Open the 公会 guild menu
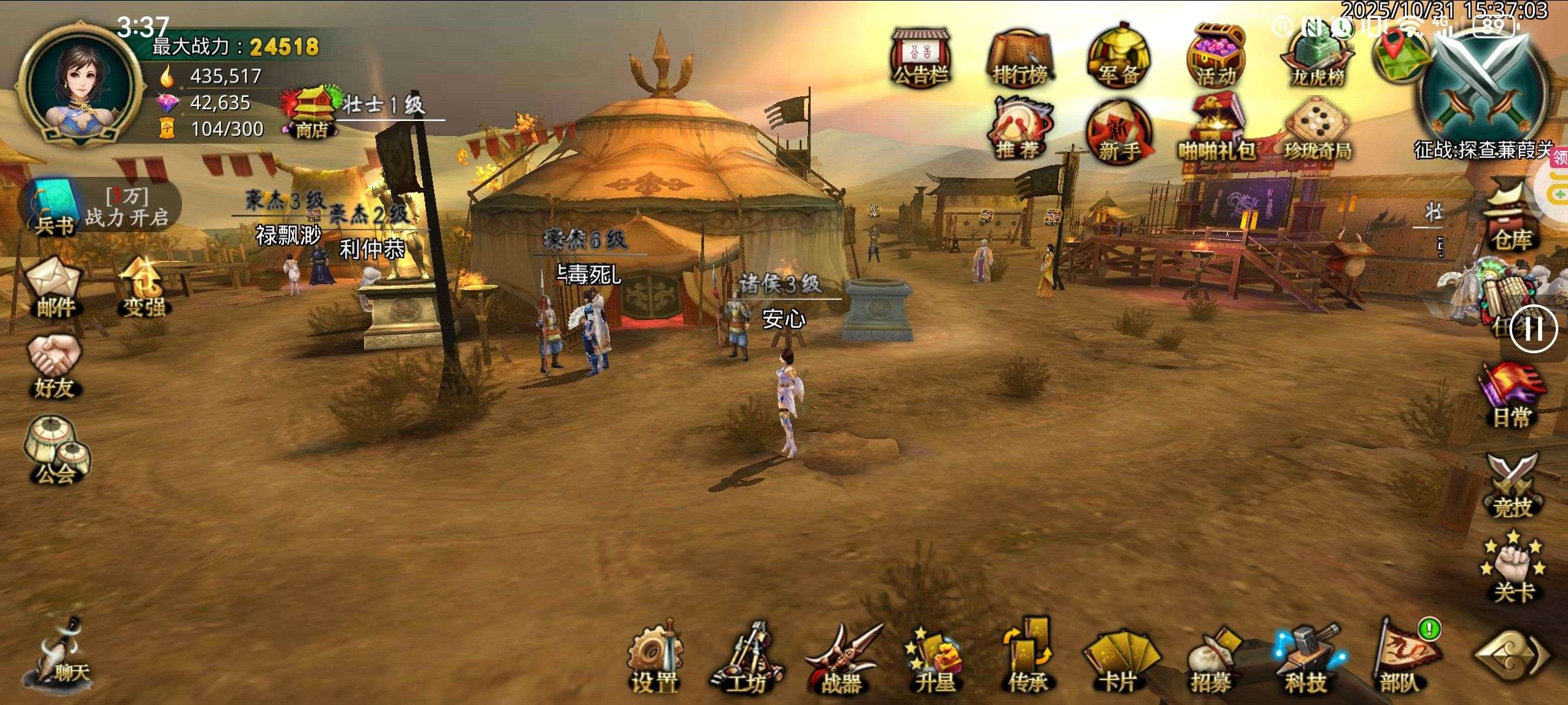 click(x=56, y=450)
